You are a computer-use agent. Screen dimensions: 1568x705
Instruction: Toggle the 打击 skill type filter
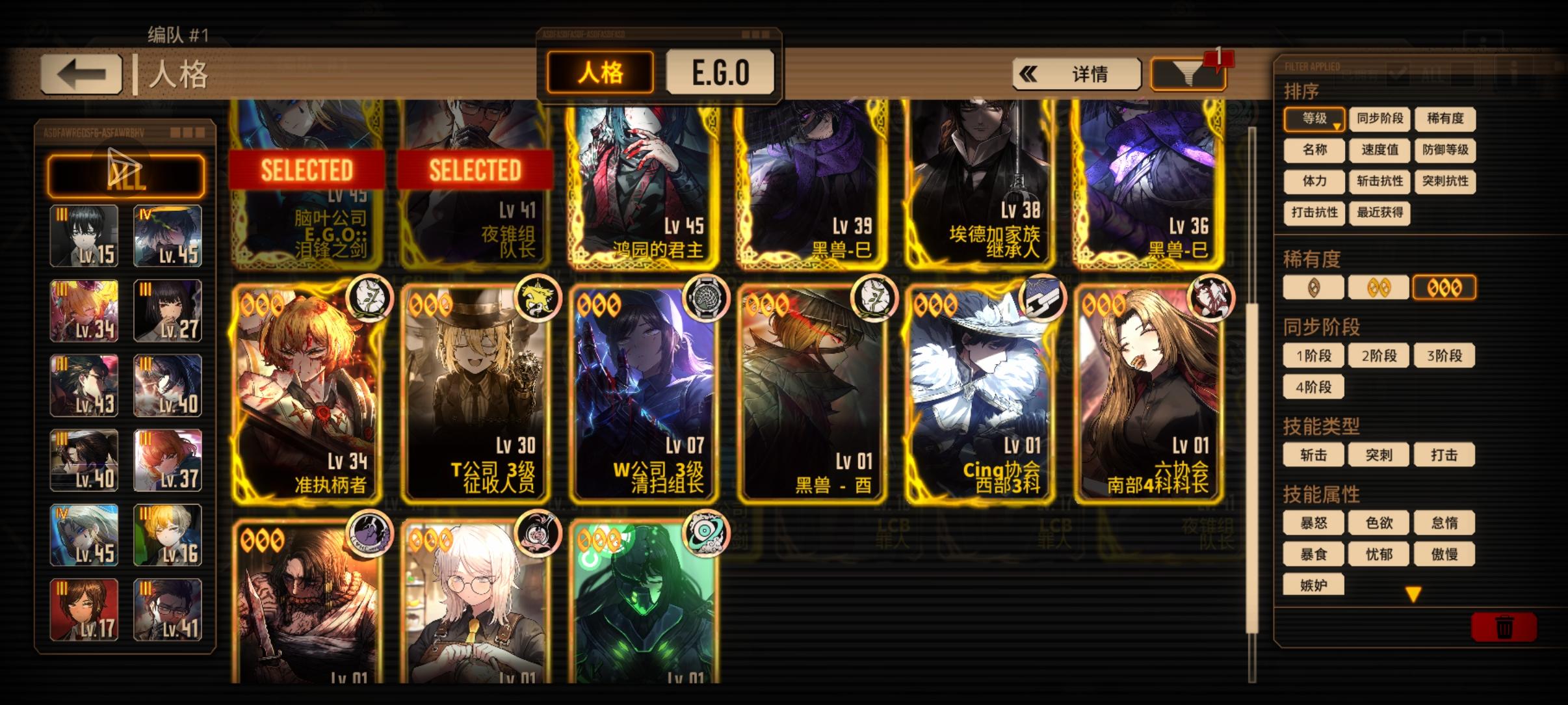pos(1444,455)
